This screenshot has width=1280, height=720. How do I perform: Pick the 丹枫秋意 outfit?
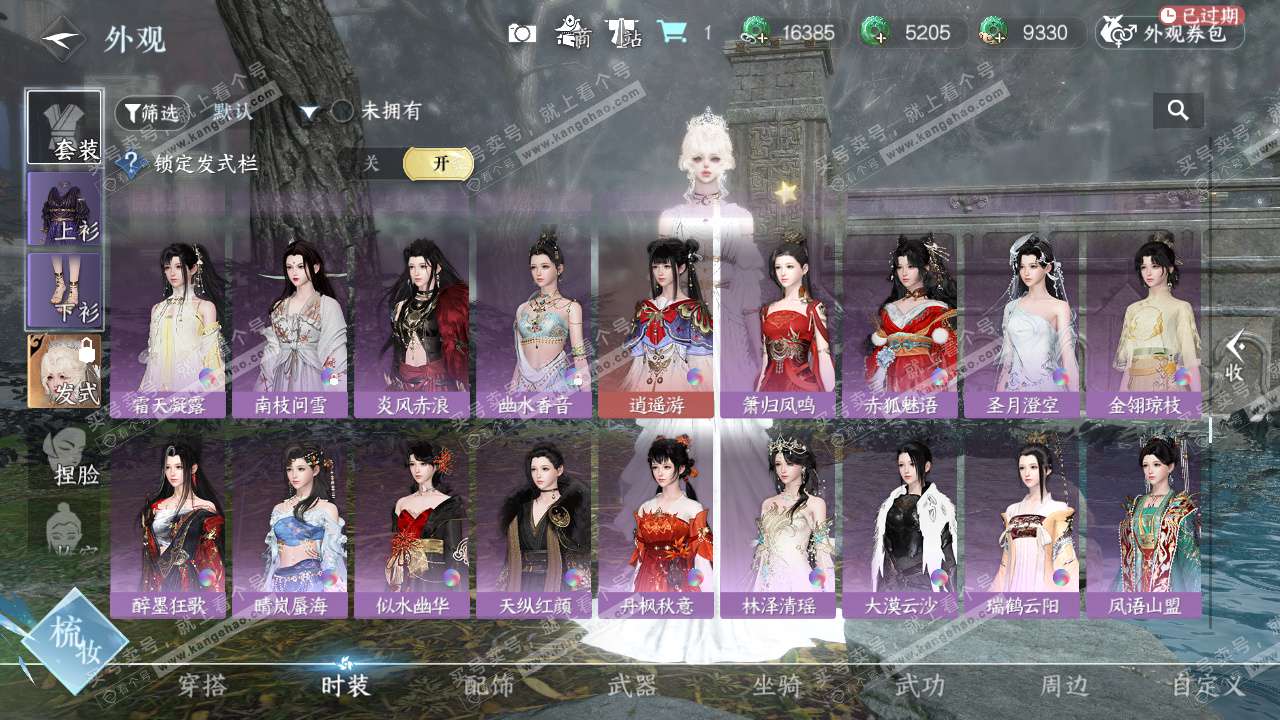(x=656, y=527)
